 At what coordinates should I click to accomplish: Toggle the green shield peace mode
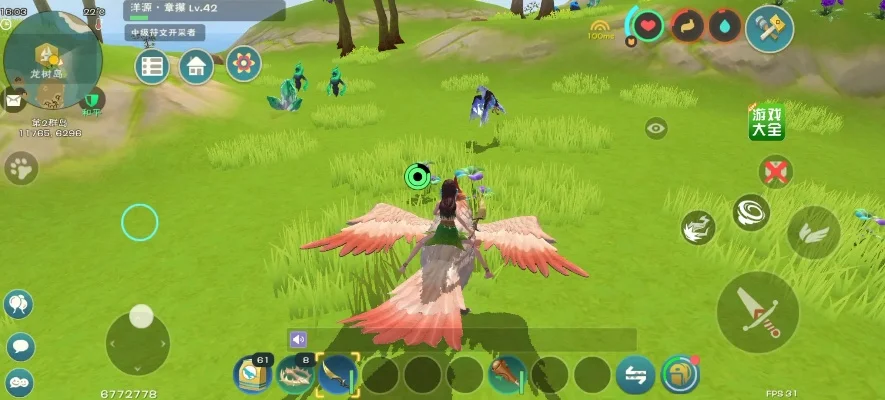click(93, 100)
